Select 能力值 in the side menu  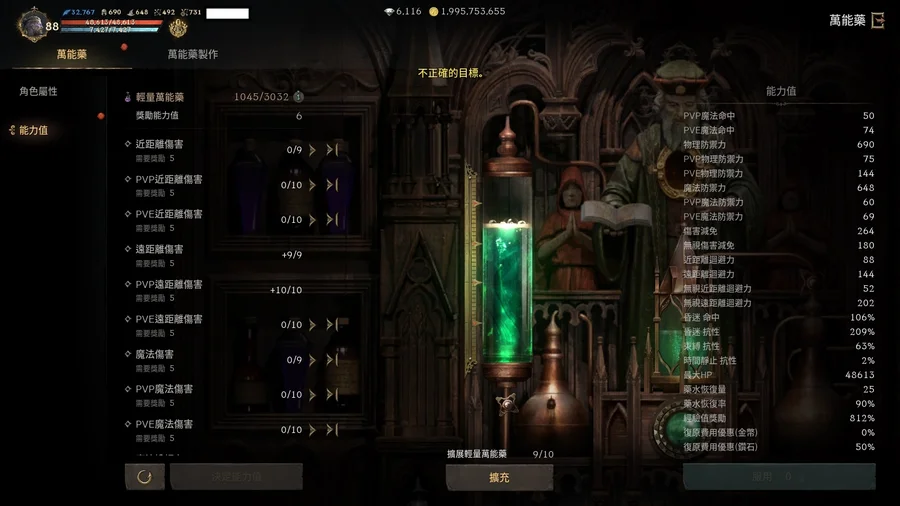(34, 131)
